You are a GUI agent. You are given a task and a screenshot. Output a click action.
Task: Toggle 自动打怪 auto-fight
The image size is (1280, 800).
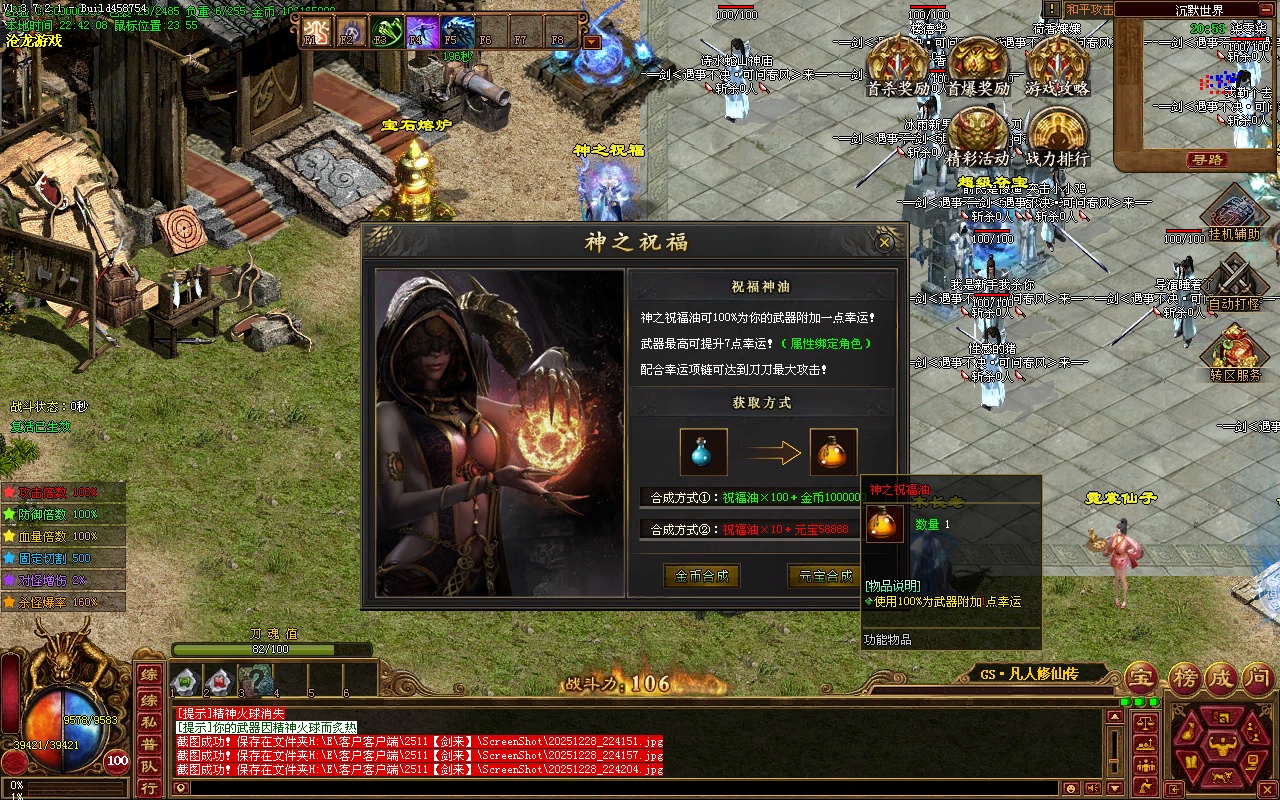tap(1234, 284)
